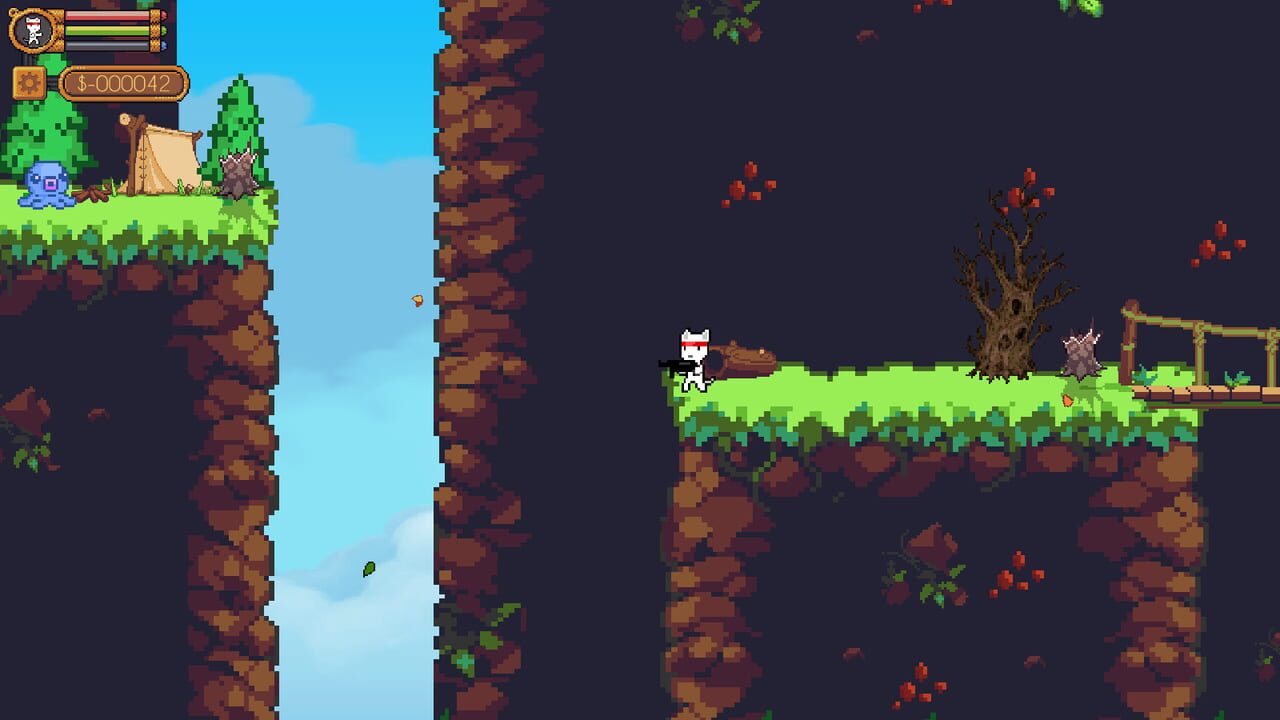The height and width of the screenshot is (720, 1280).
Task: Click the white cat player character
Action: (x=693, y=360)
